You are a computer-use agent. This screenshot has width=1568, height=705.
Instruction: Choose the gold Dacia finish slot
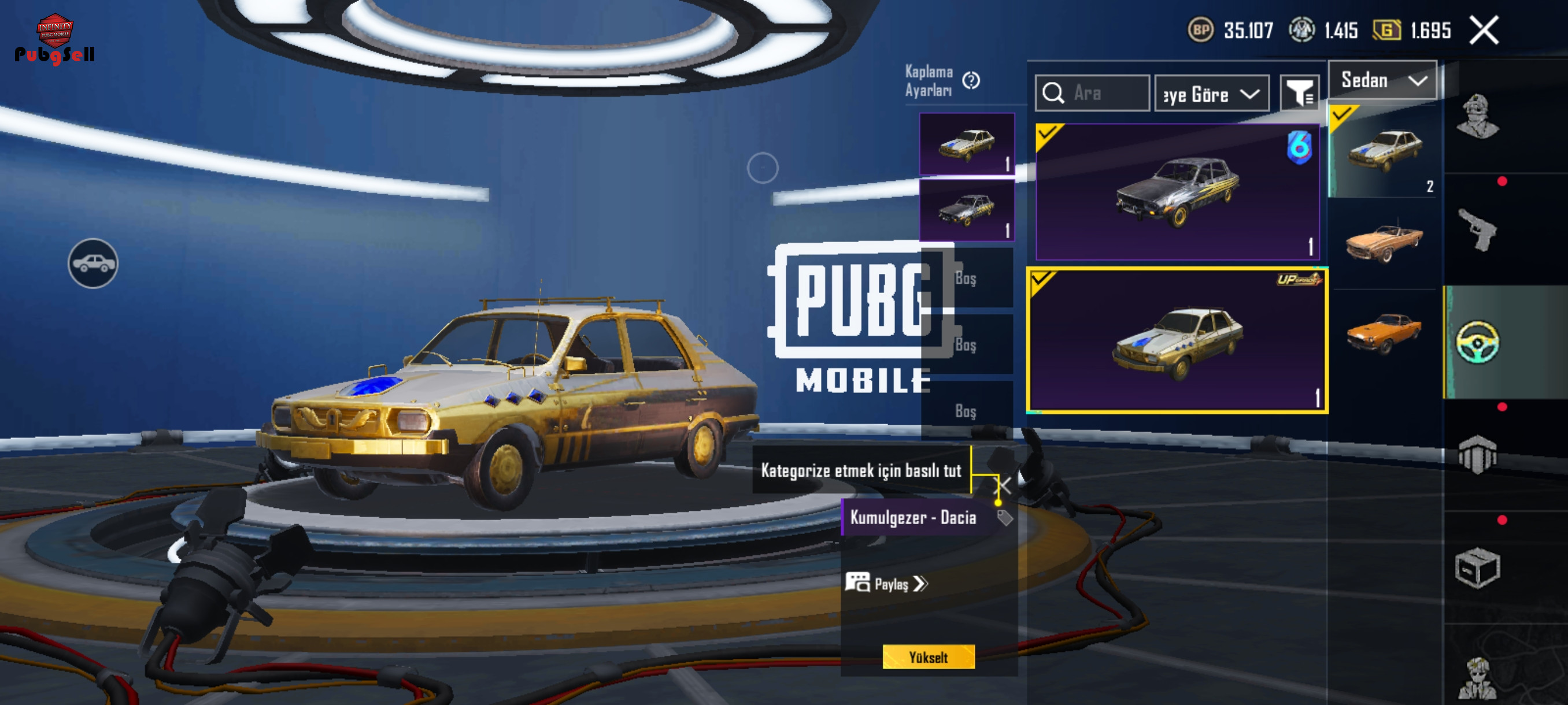tap(967, 144)
